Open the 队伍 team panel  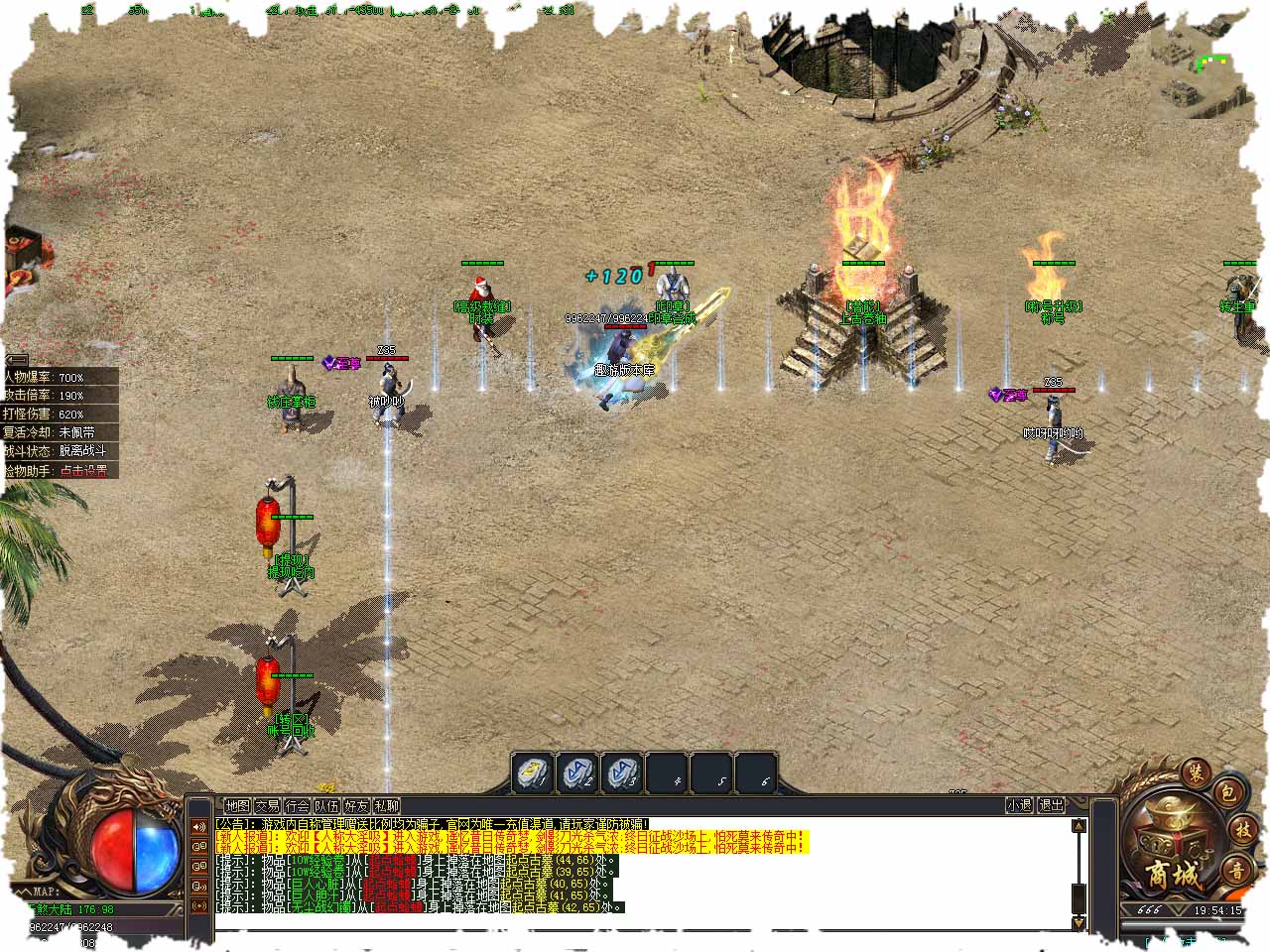[x=326, y=806]
